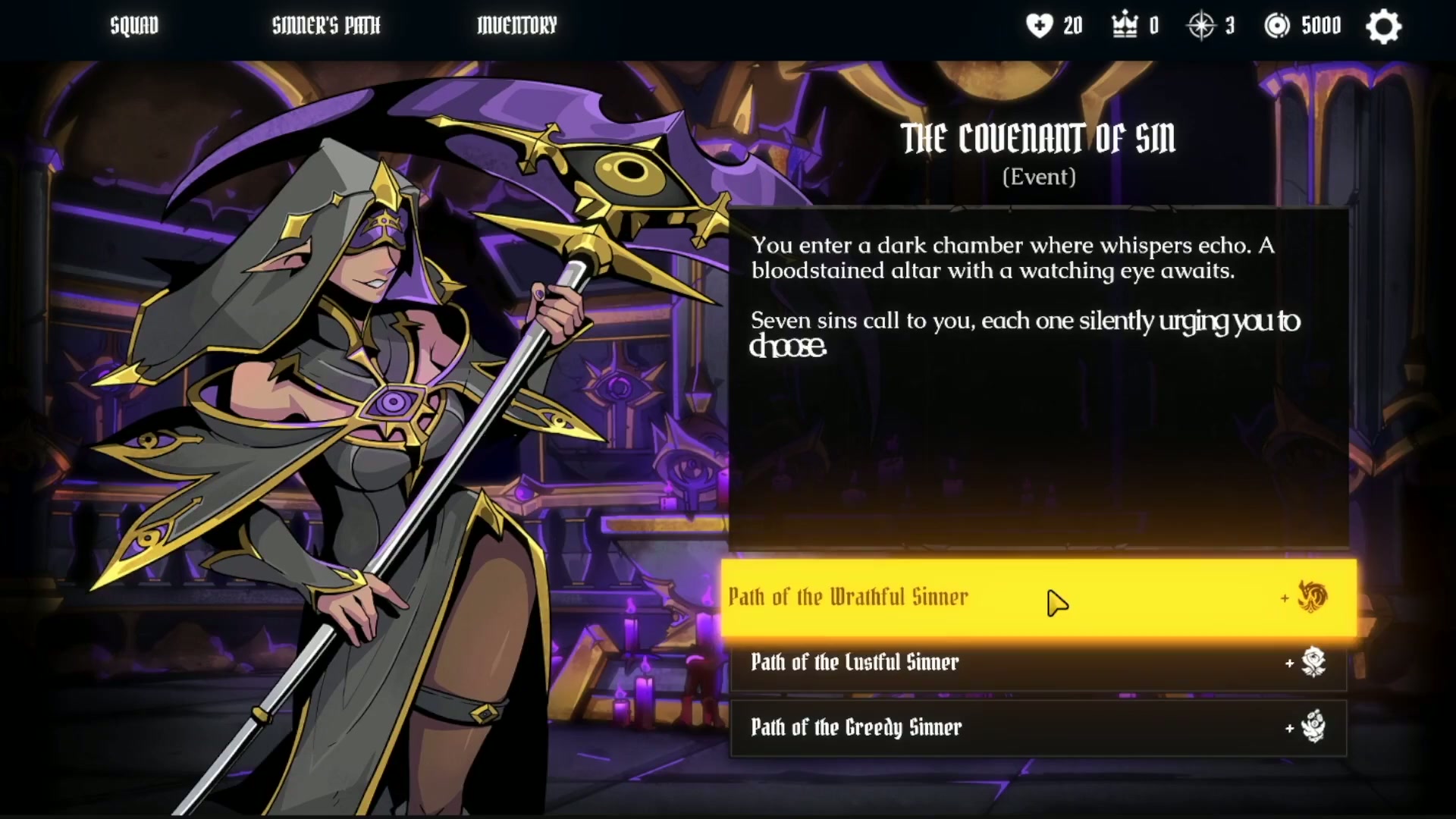Click the wrath sin emblem on highlighted path
Screen dimensions: 1456x819
point(1311,598)
